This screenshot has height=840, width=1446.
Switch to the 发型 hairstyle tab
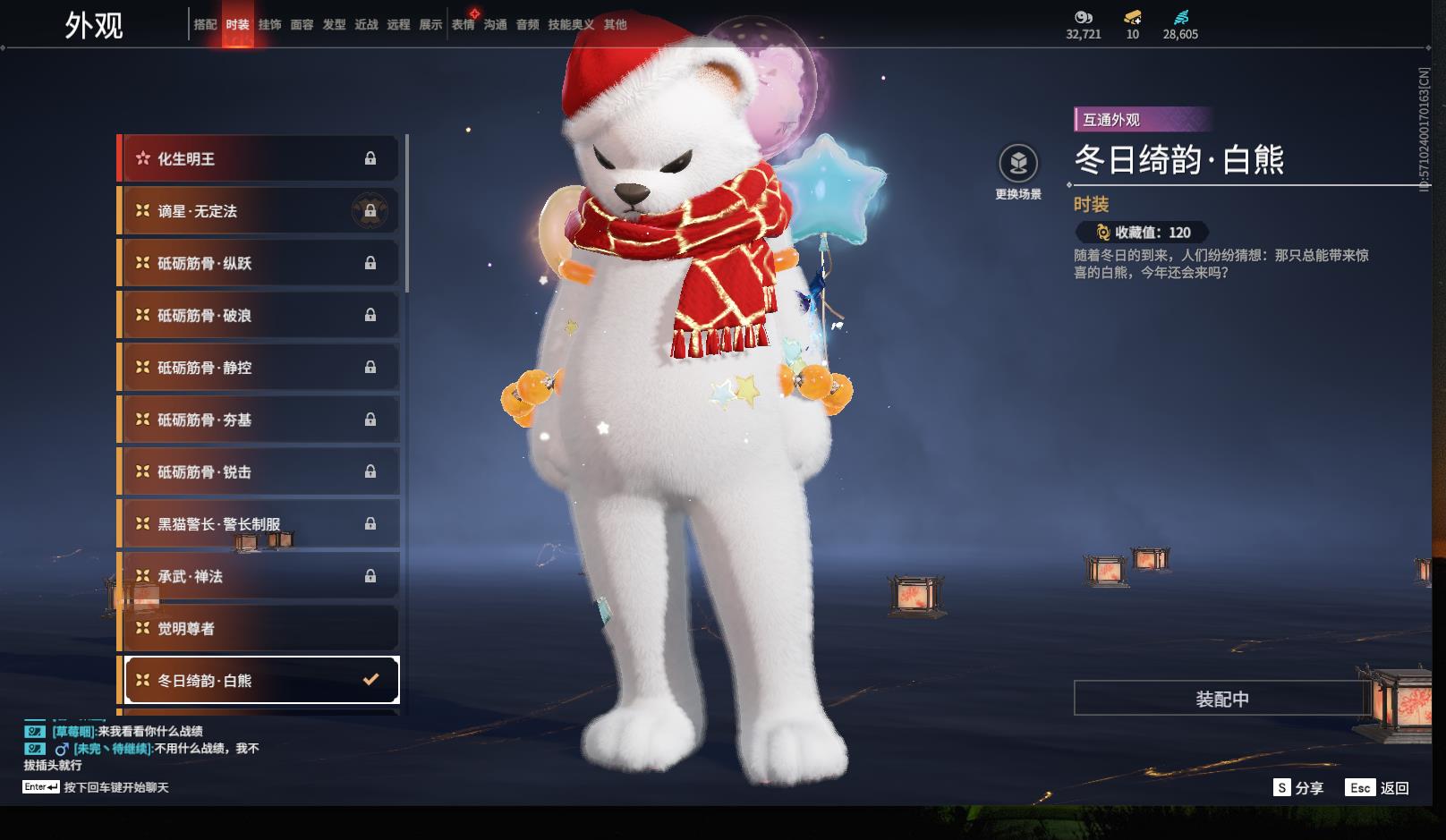click(x=334, y=25)
